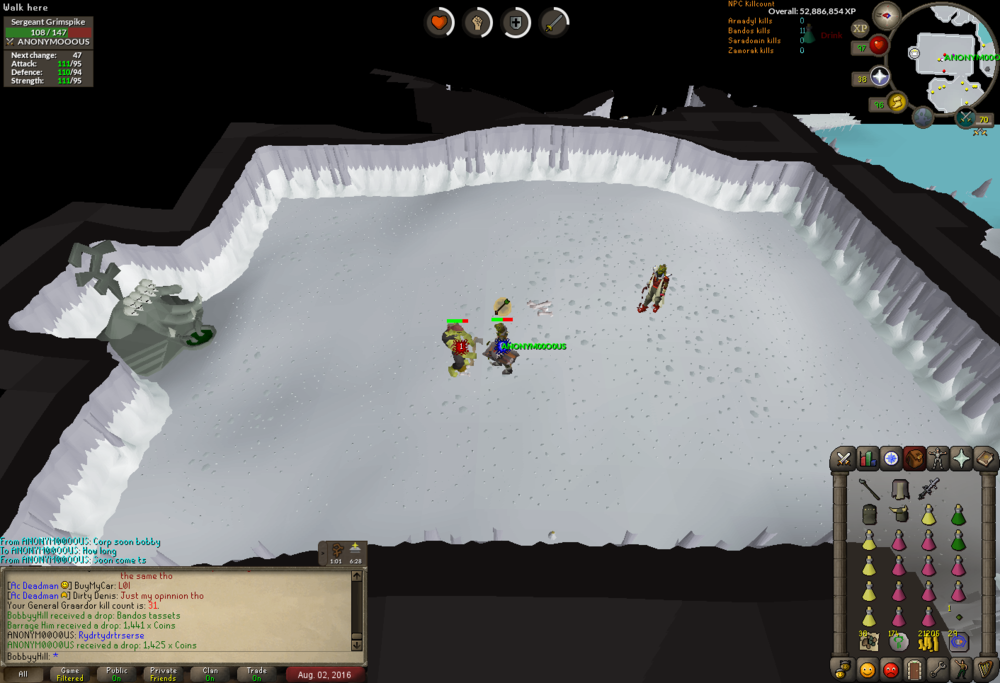The width and height of the screenshot is (1000, 683).
Task: Show the Worn Equipment tab
Action: [938, 458]
